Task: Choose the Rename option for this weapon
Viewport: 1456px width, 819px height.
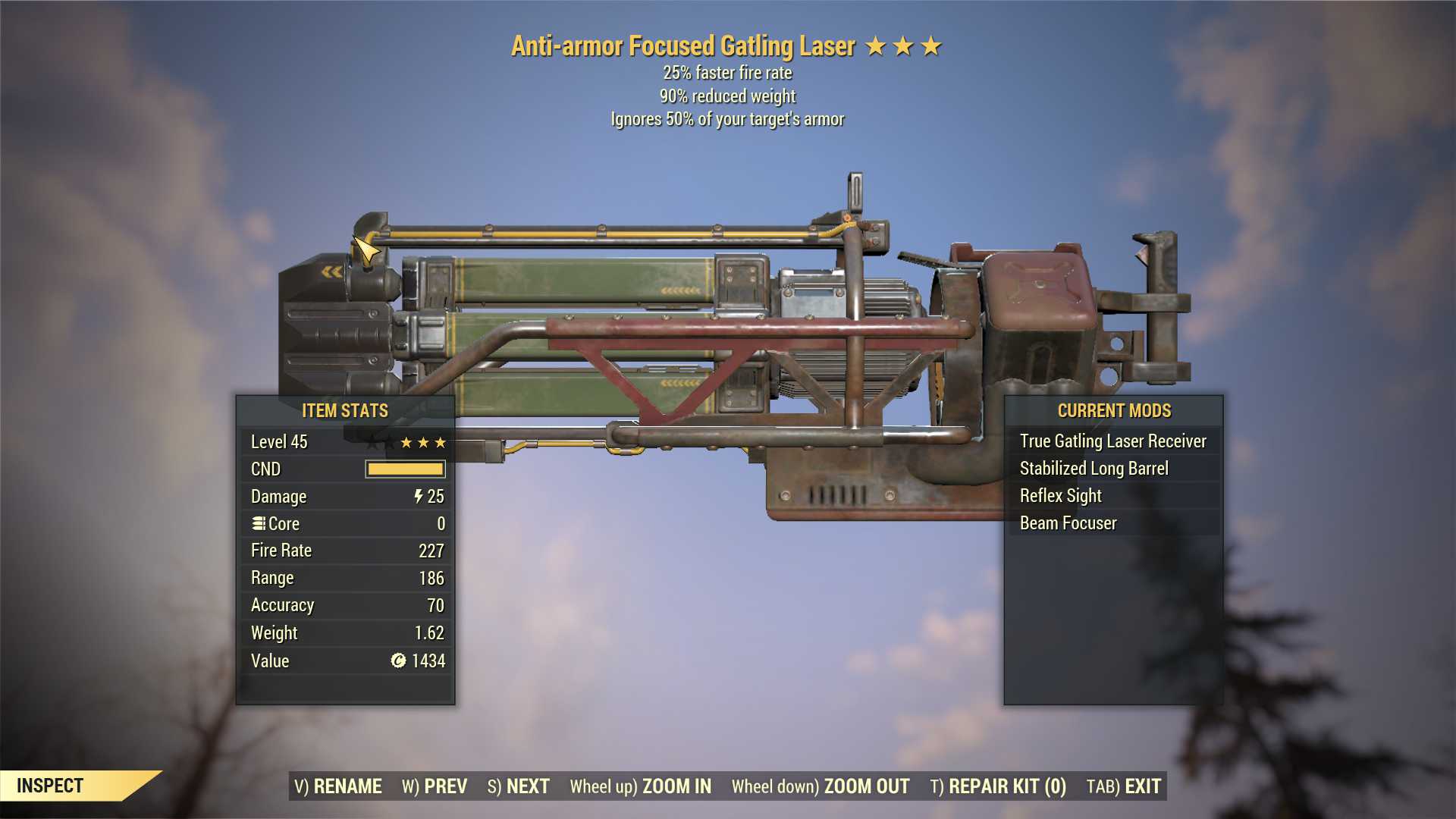Action: (338, 786)
